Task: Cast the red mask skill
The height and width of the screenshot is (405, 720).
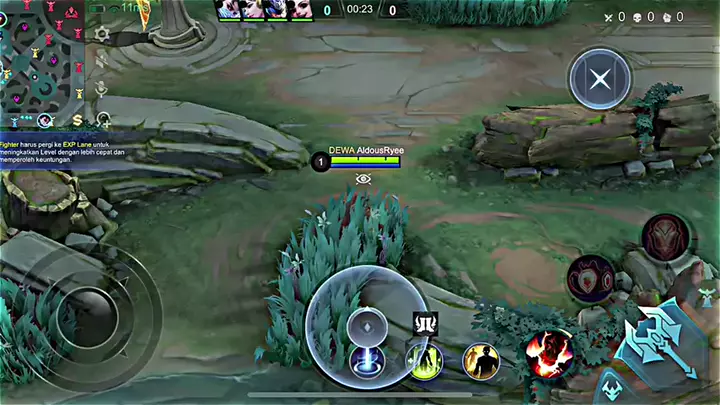Action: (666, 238)
